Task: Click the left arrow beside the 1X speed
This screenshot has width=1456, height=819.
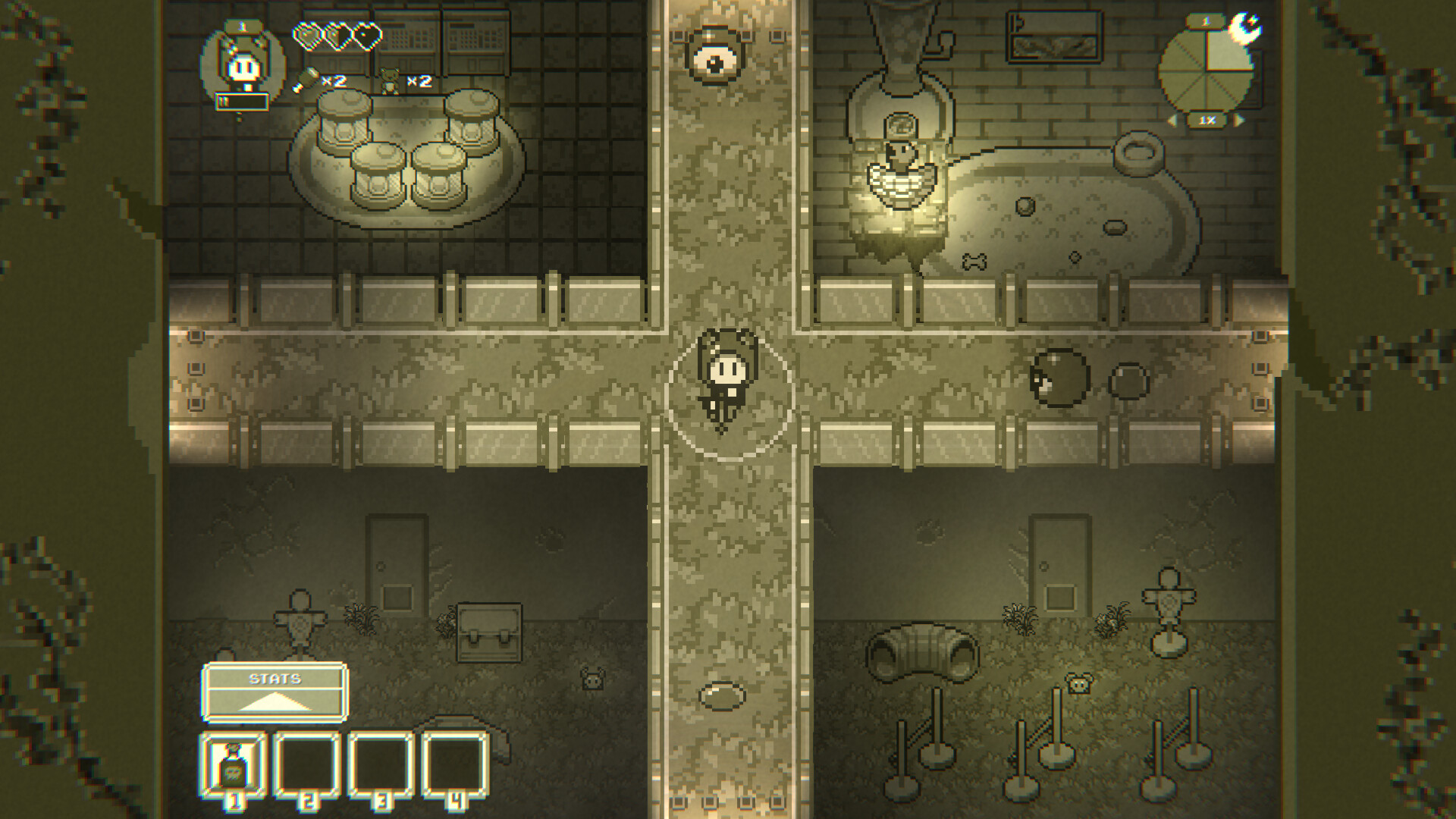Action: tap(1173, 120)
